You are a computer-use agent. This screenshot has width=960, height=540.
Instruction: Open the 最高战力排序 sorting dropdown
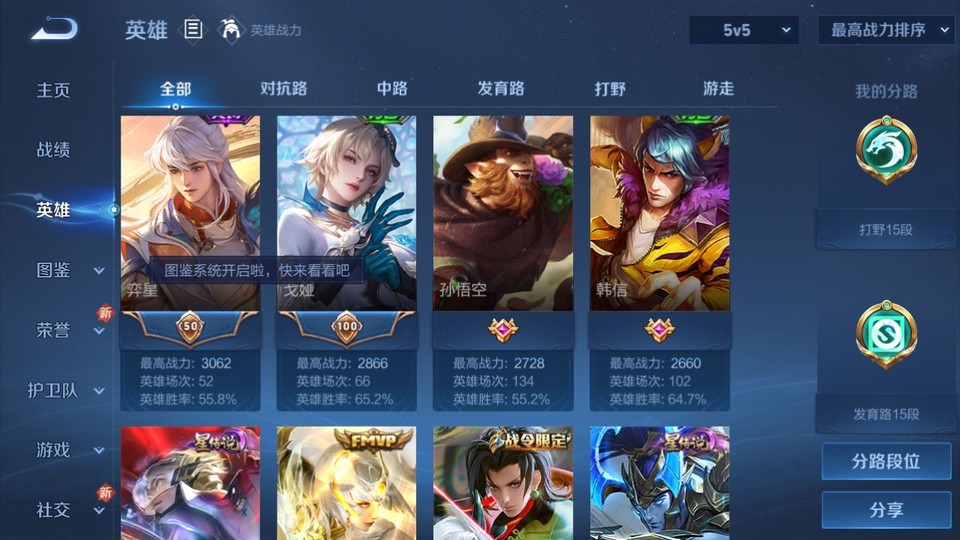pos(886,30)
